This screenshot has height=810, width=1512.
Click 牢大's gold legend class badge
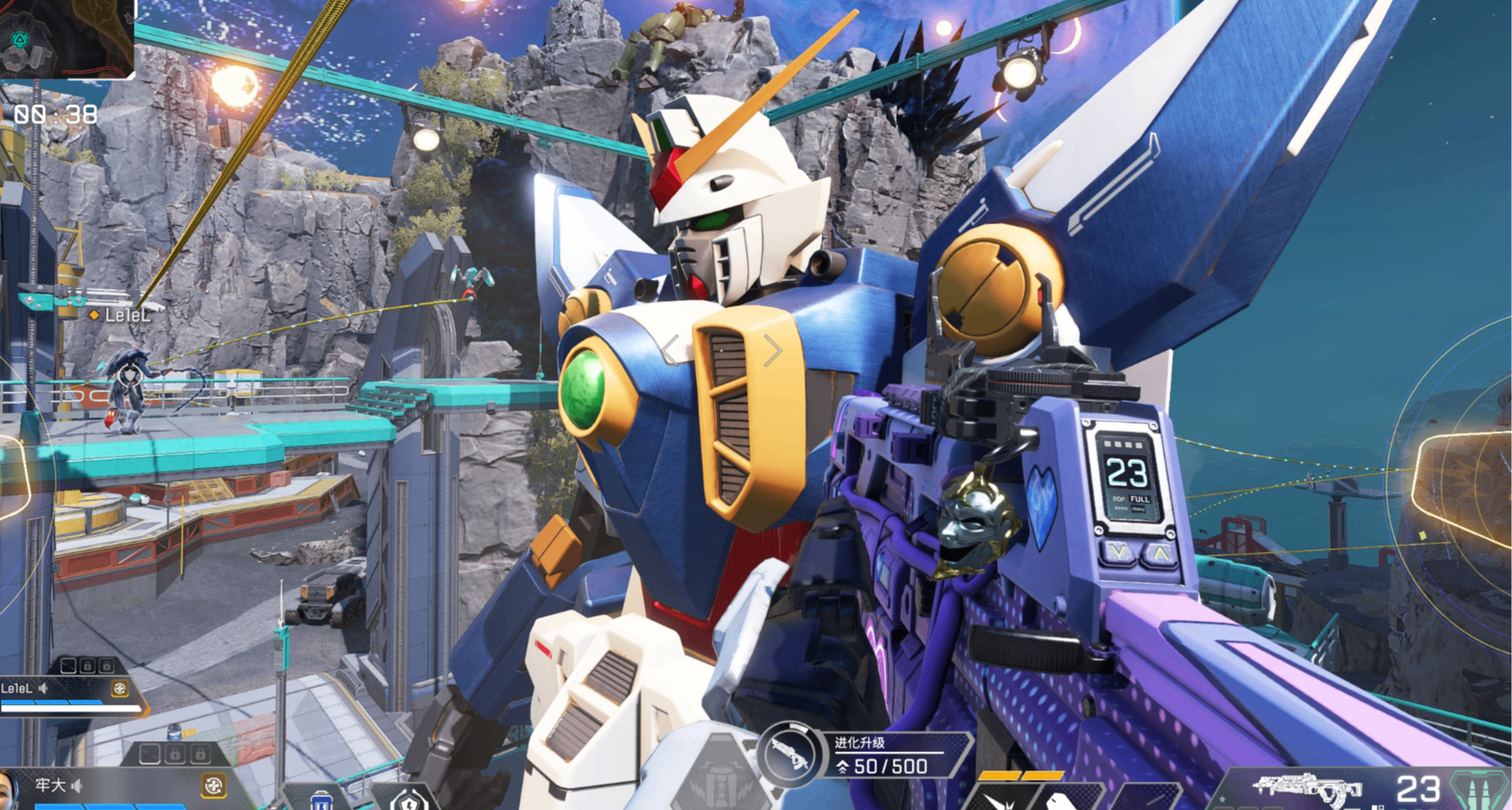213,785
